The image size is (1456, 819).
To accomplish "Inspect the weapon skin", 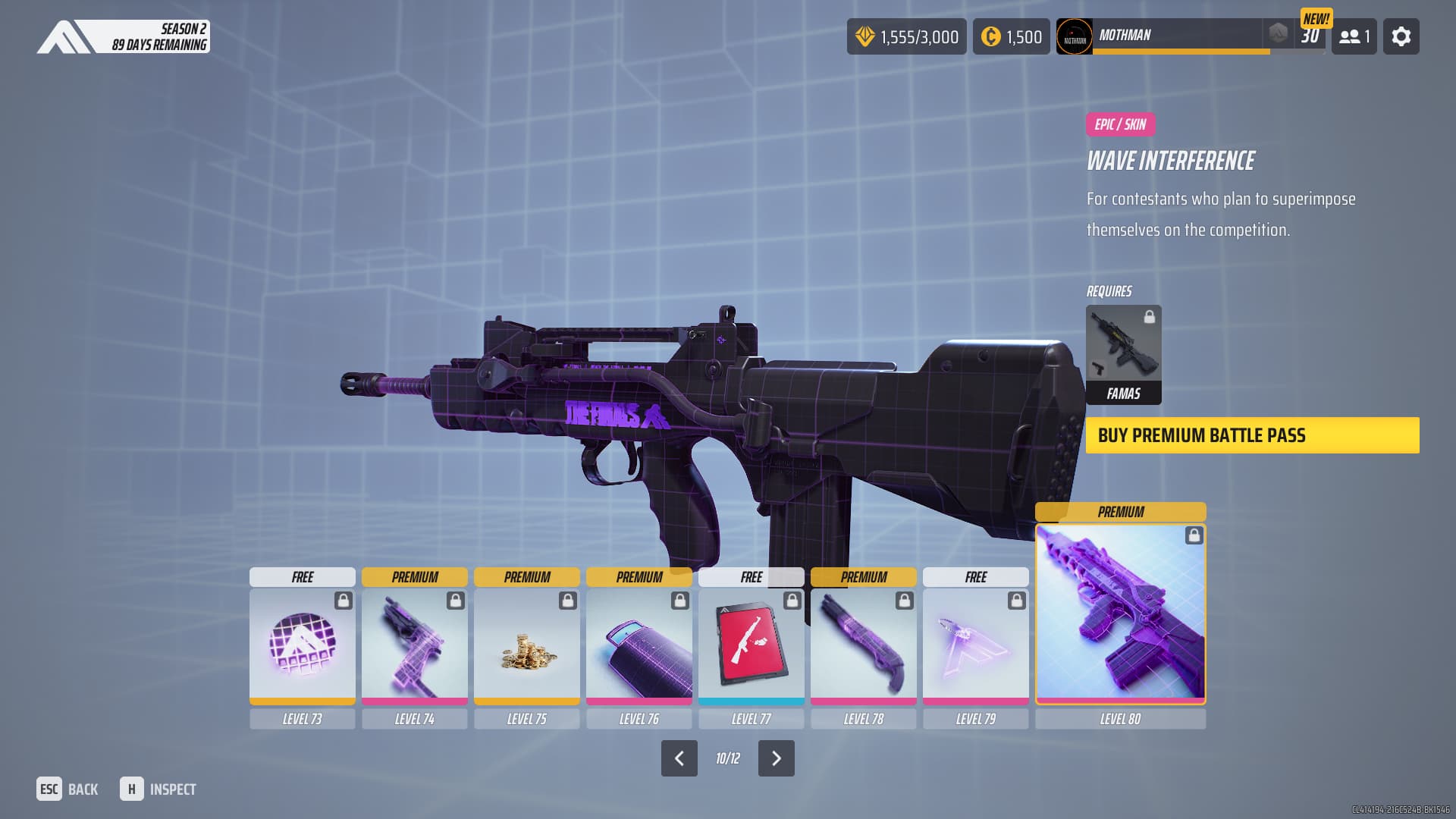I will (x=158, y=789).
